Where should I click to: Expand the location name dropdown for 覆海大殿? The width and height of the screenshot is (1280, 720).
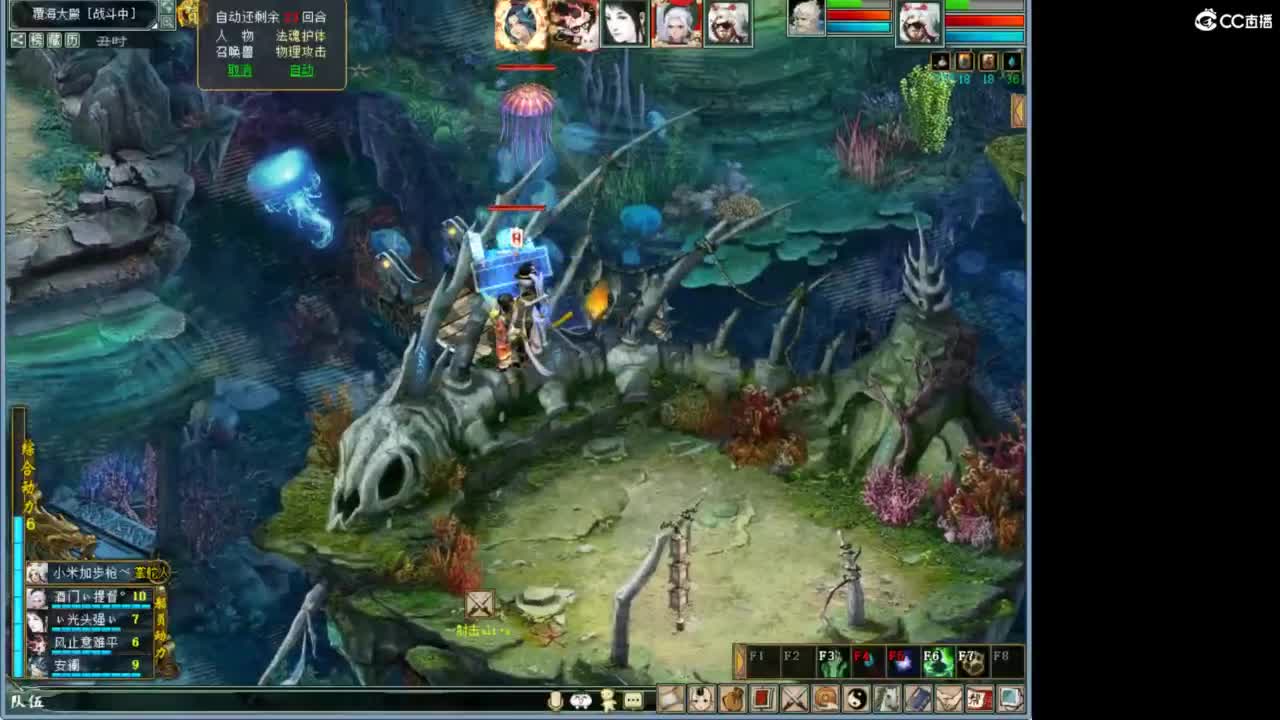point(153,27)
